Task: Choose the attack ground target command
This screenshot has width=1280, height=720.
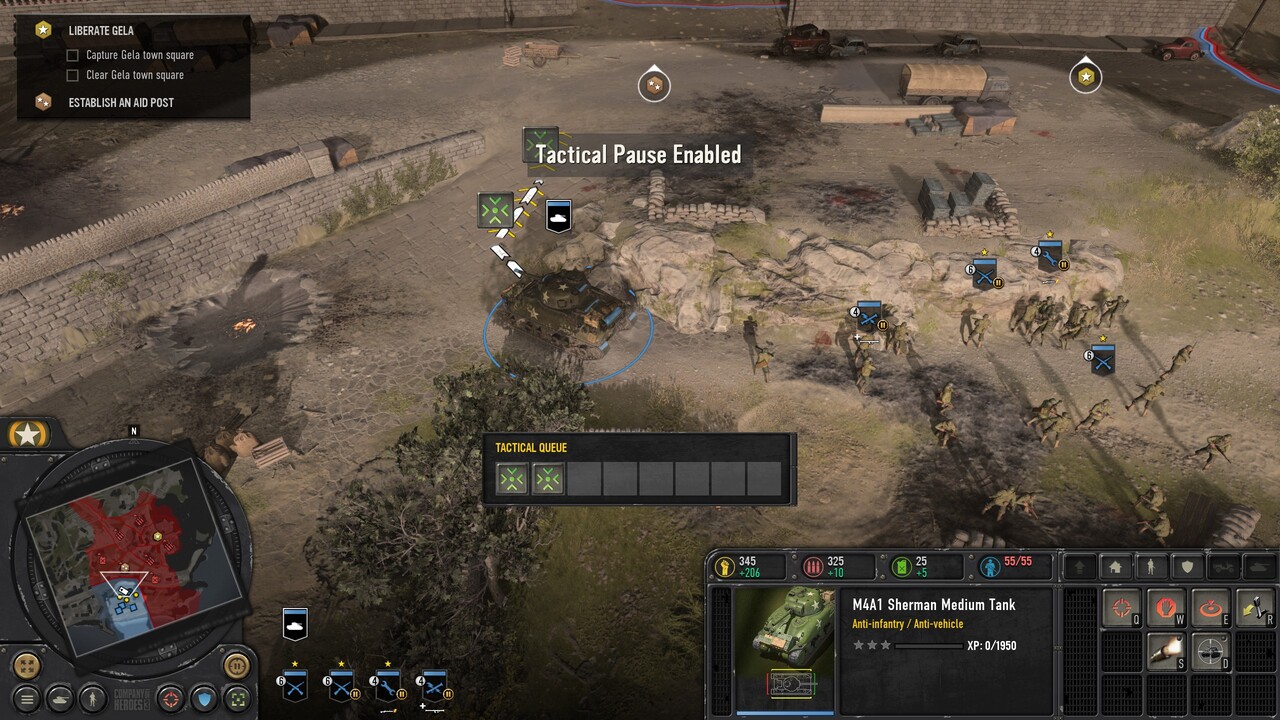Action: 1212,608
